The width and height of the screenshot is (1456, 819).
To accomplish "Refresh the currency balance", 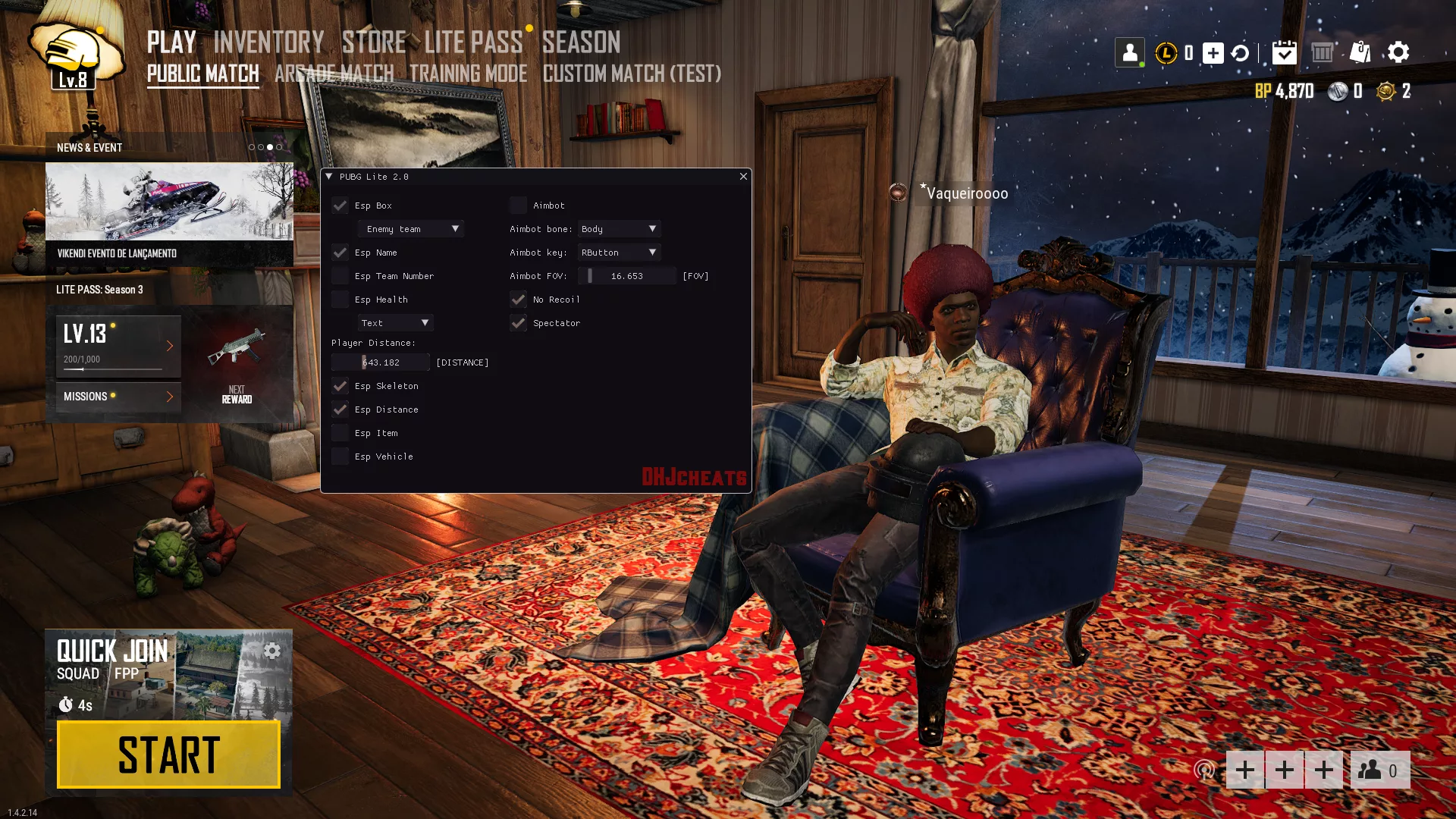I will (x=1240, y=53).
